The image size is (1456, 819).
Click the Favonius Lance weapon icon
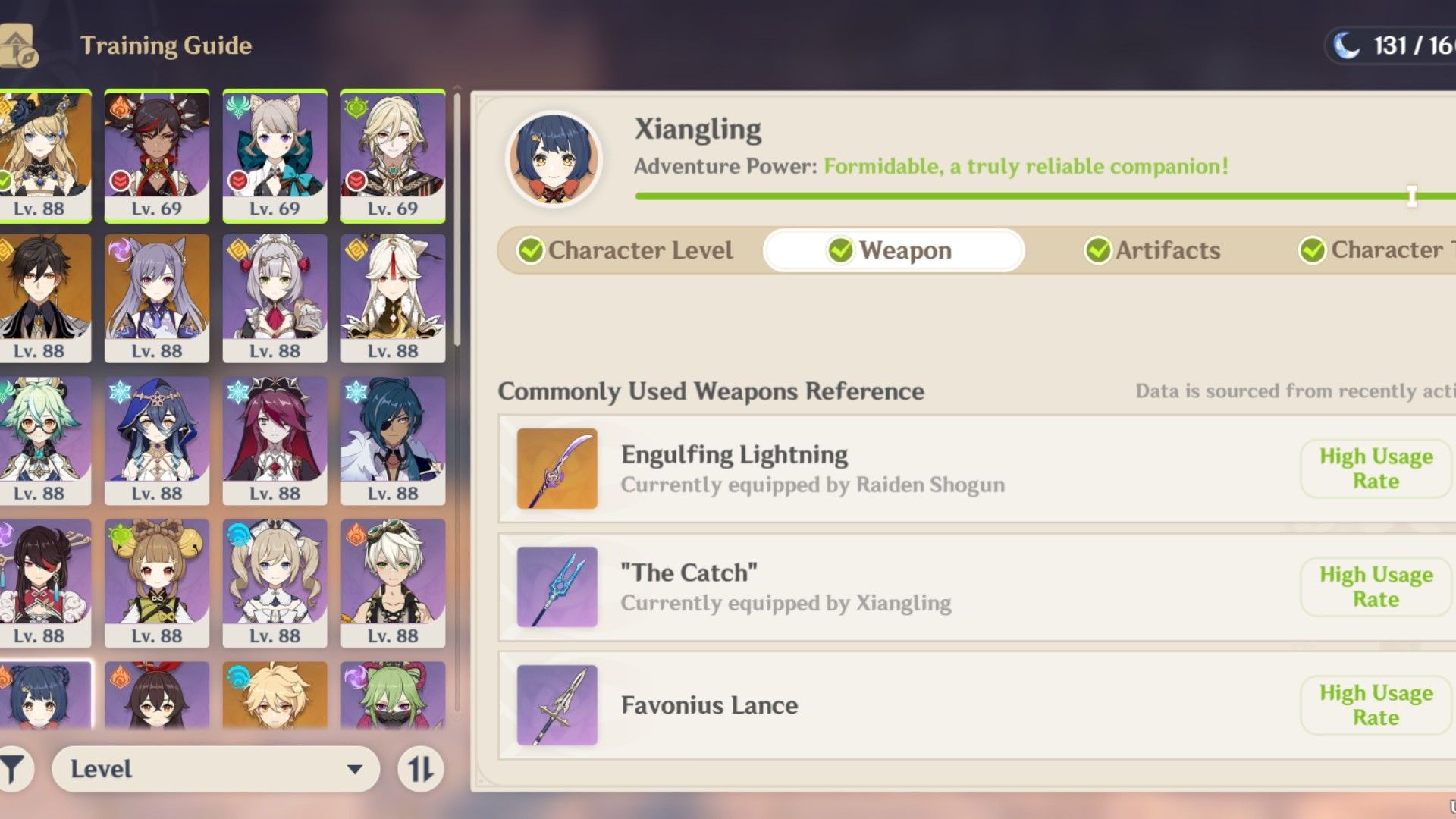tap(556, 704)
